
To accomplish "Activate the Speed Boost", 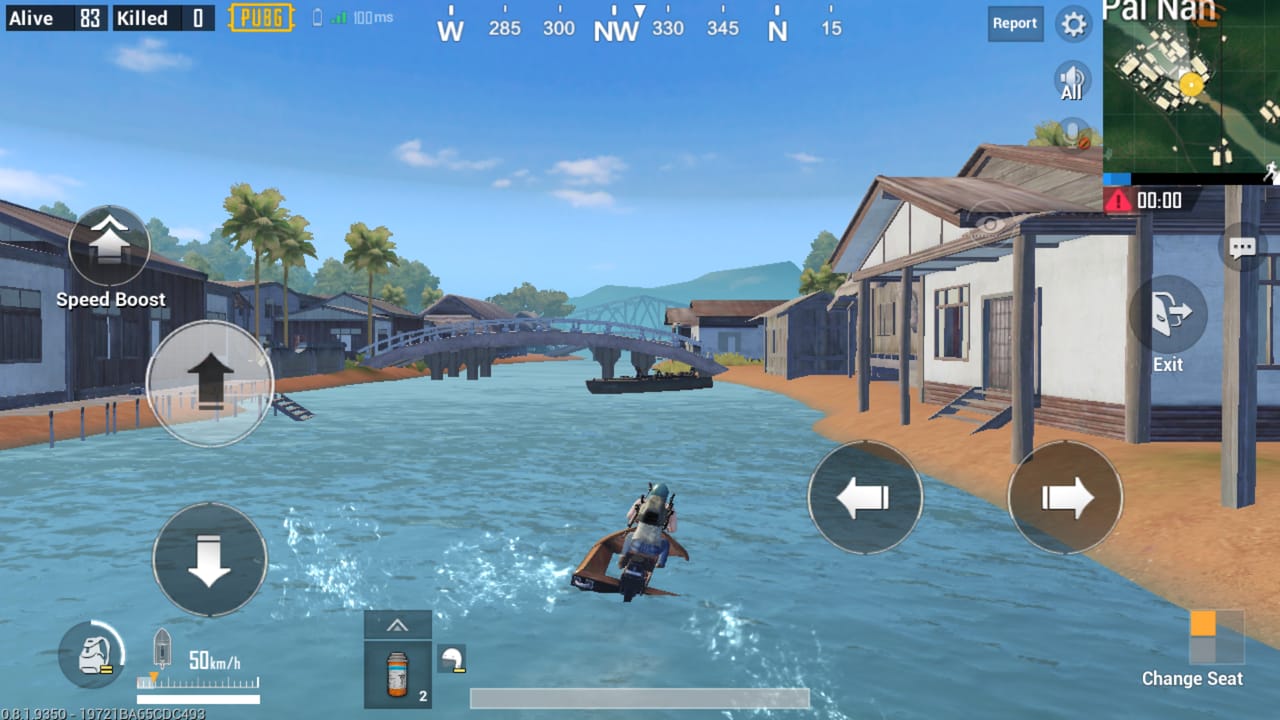I will (x=110, y=247).
